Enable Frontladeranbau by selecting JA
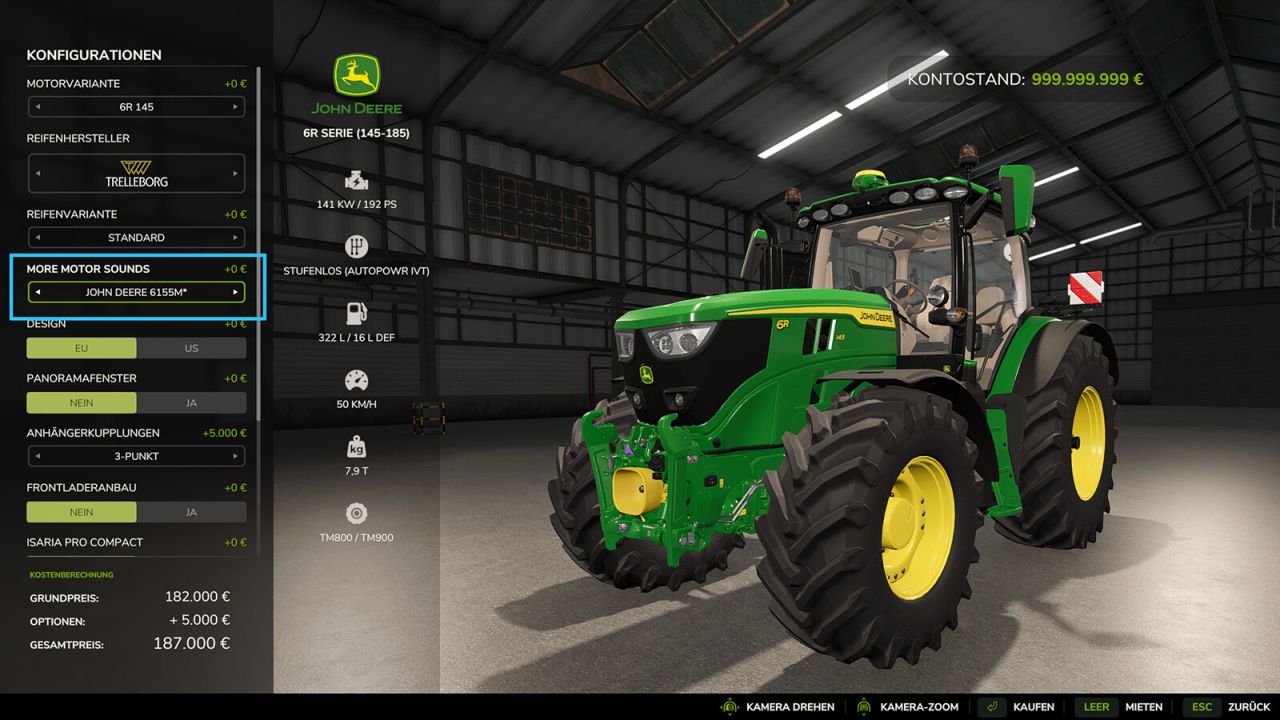Viewport: 1280px width, 720px height. click(191, 511)
